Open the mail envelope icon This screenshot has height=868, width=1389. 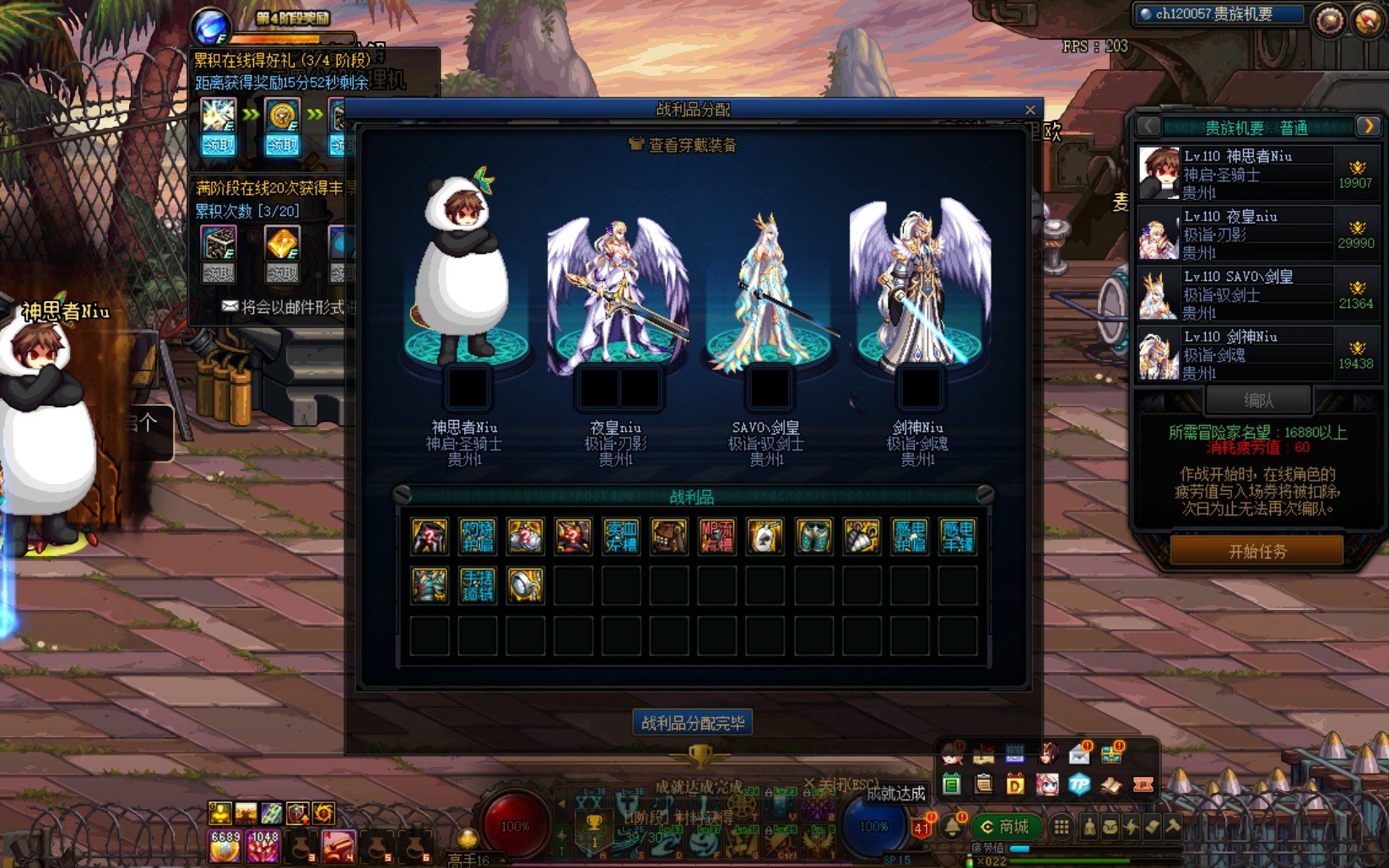1079,755
